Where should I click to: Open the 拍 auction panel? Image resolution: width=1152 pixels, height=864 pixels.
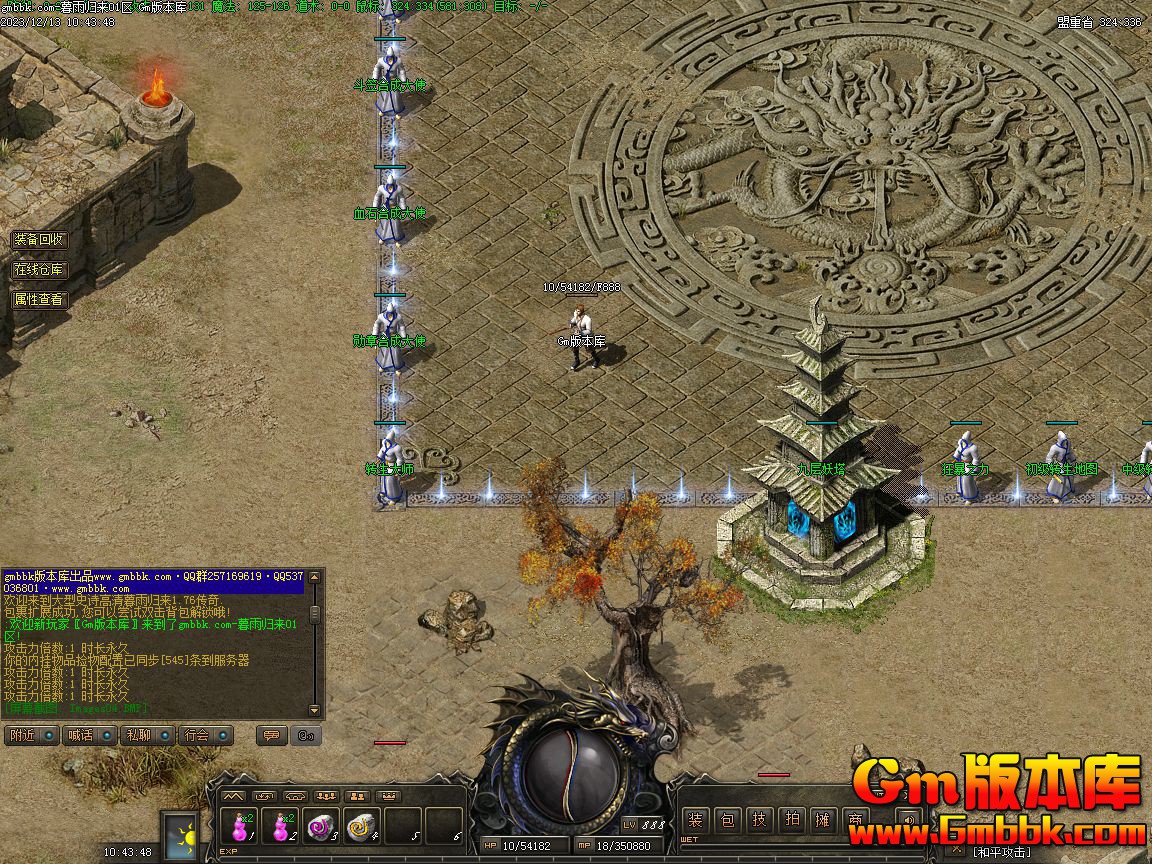pyautogui.click(x=792, y=820)
